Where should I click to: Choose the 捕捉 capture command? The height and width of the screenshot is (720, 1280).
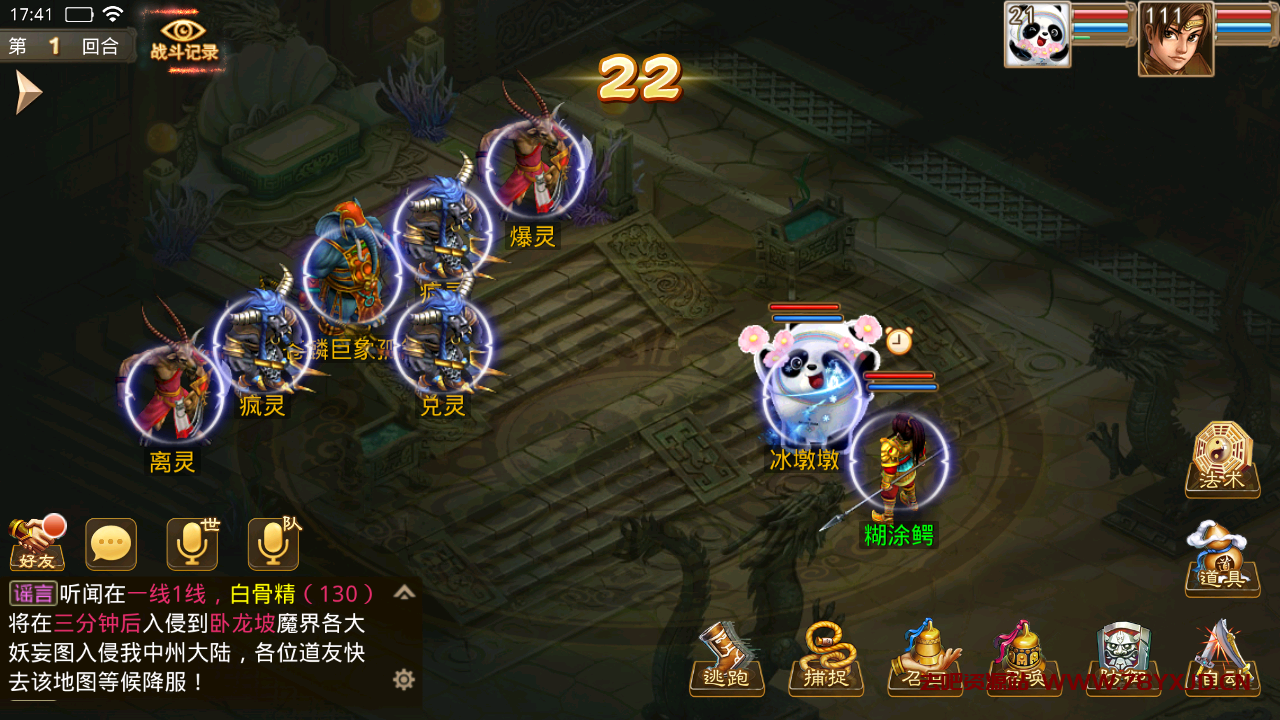point(826,660)
